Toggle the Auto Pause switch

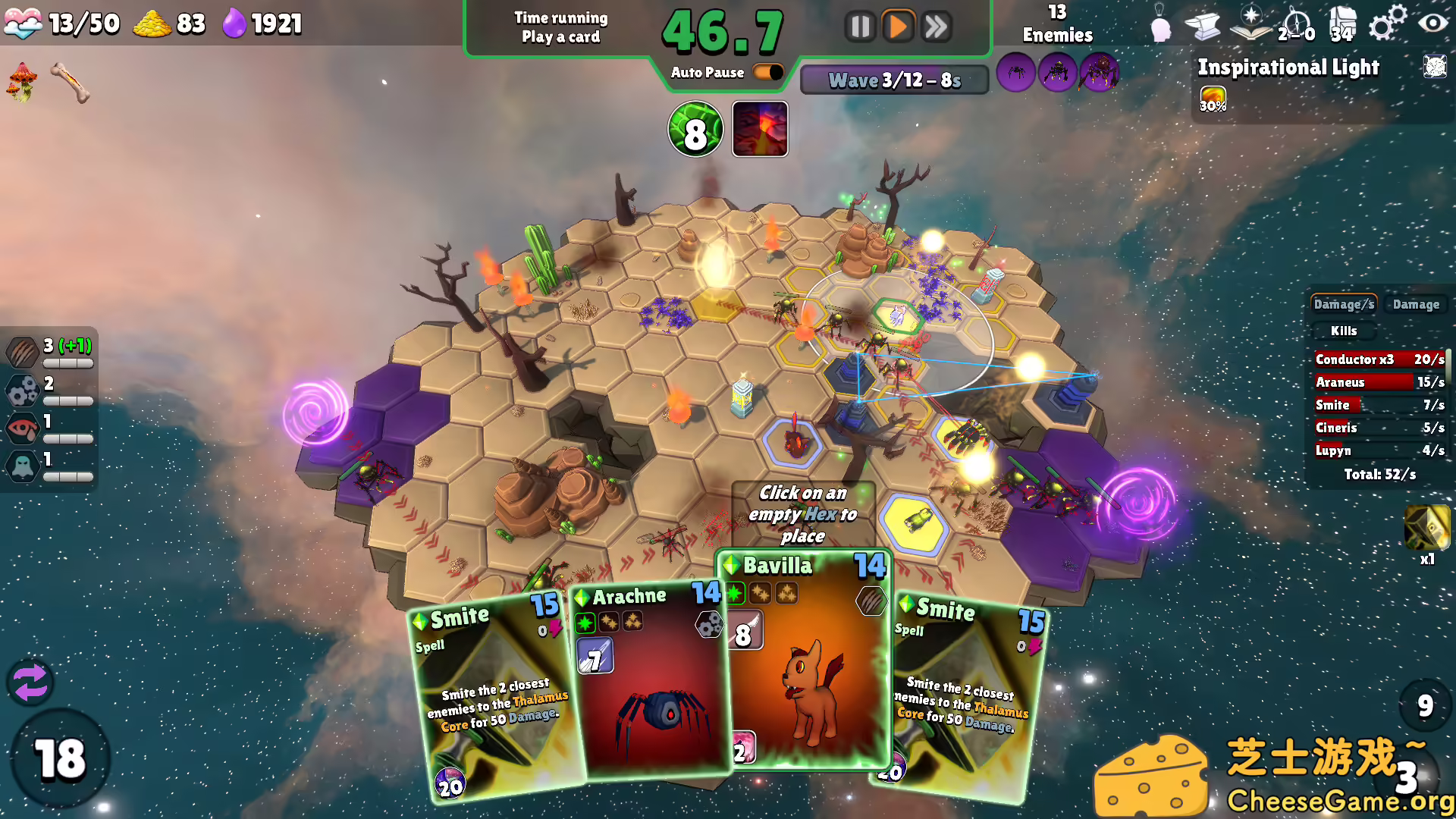[x=768, y=72]
